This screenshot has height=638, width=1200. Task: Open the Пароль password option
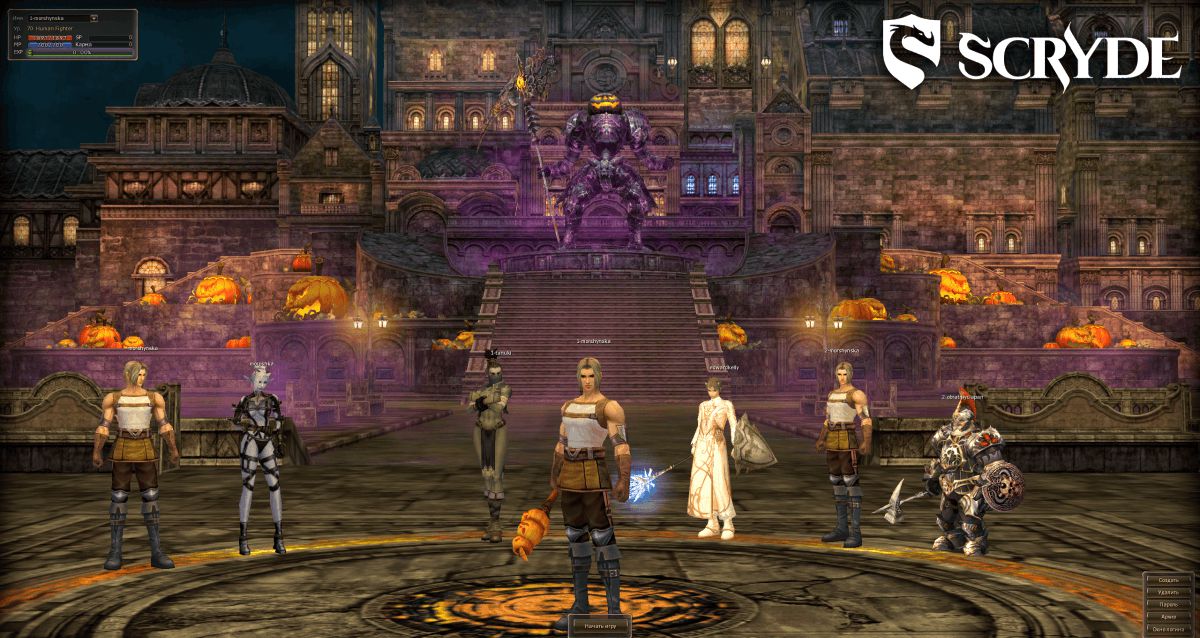[1169, 605]
